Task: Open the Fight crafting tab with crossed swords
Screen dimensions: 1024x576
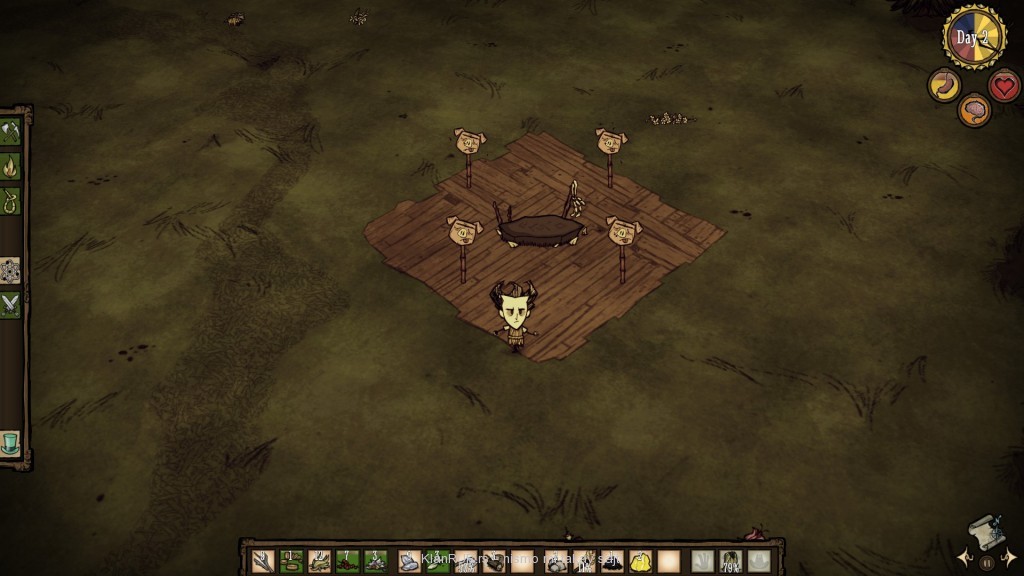Action: tap(11, 304)
